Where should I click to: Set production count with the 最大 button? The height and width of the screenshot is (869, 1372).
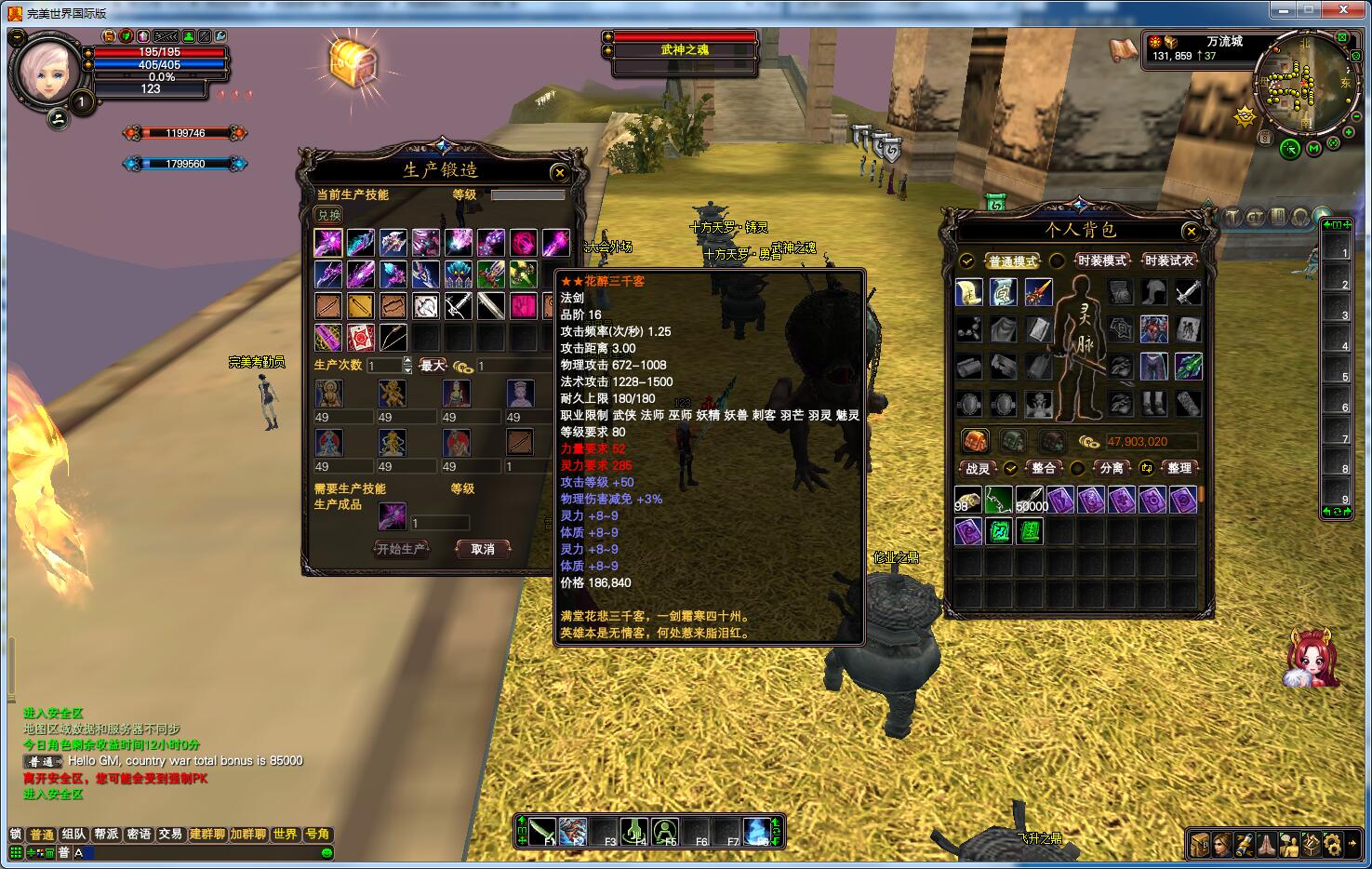[x=433, y=366]
